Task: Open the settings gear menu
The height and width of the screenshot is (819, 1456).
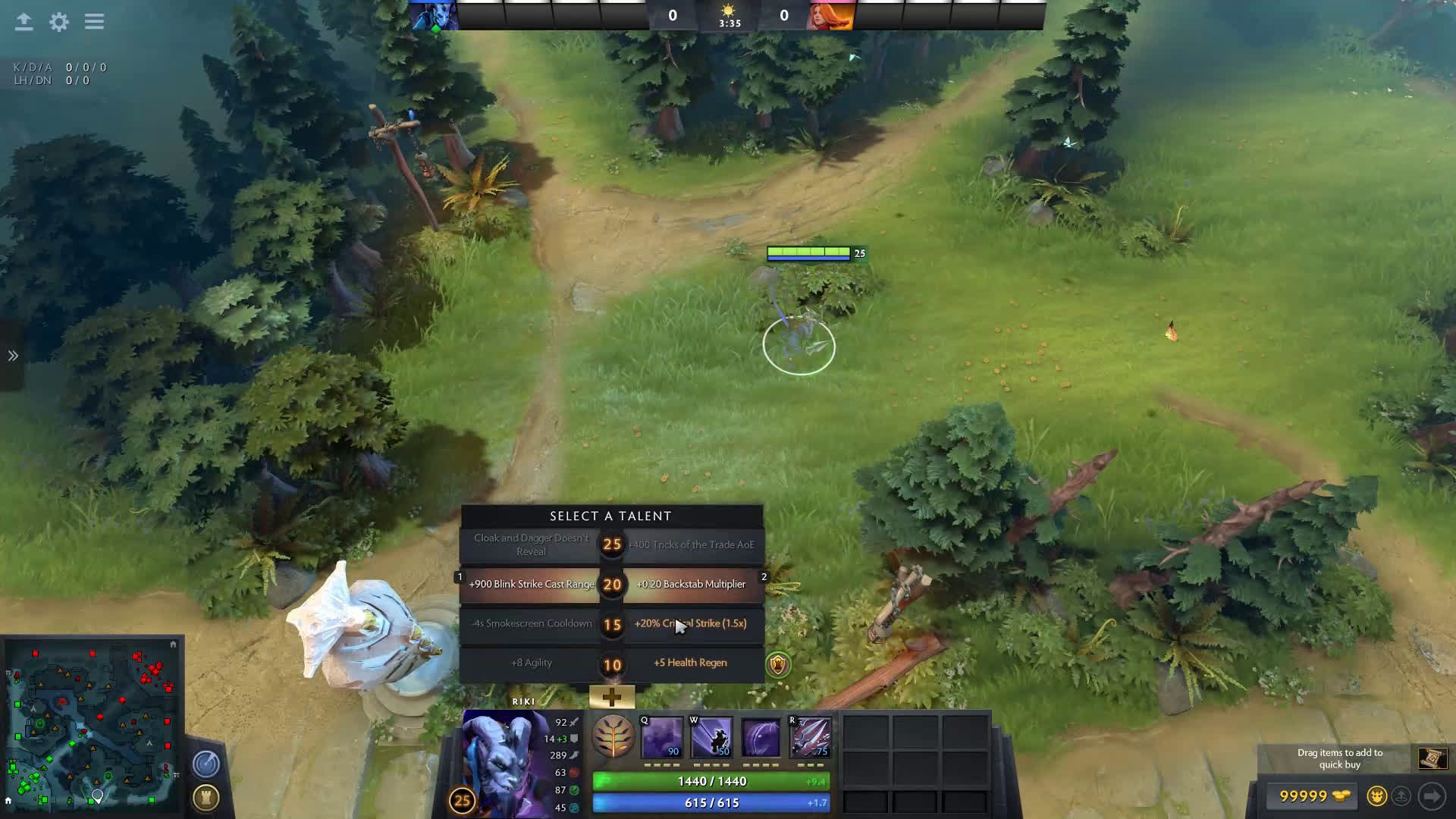Action: (59, 22)
